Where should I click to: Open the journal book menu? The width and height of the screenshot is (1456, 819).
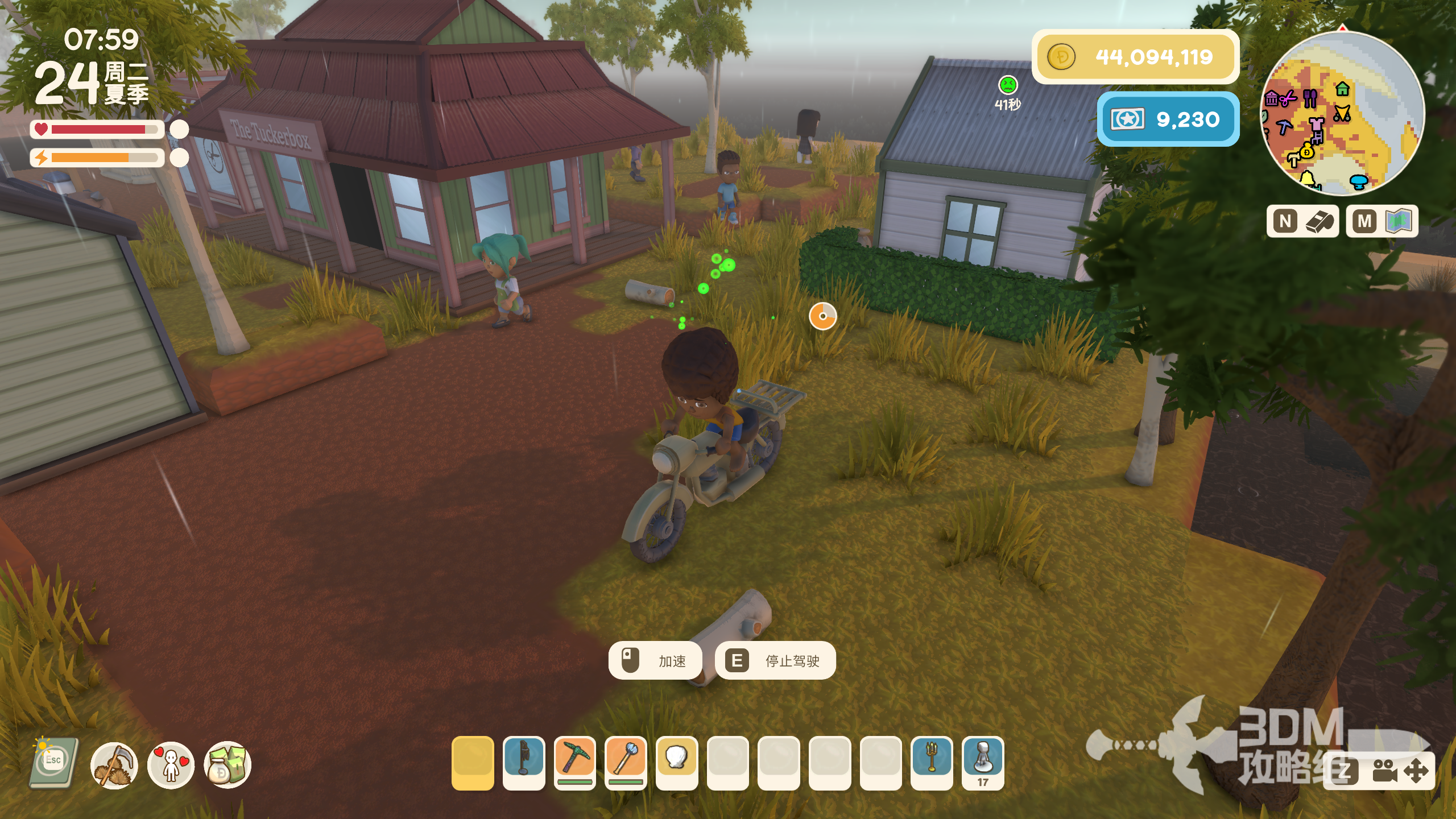point(53,762)
